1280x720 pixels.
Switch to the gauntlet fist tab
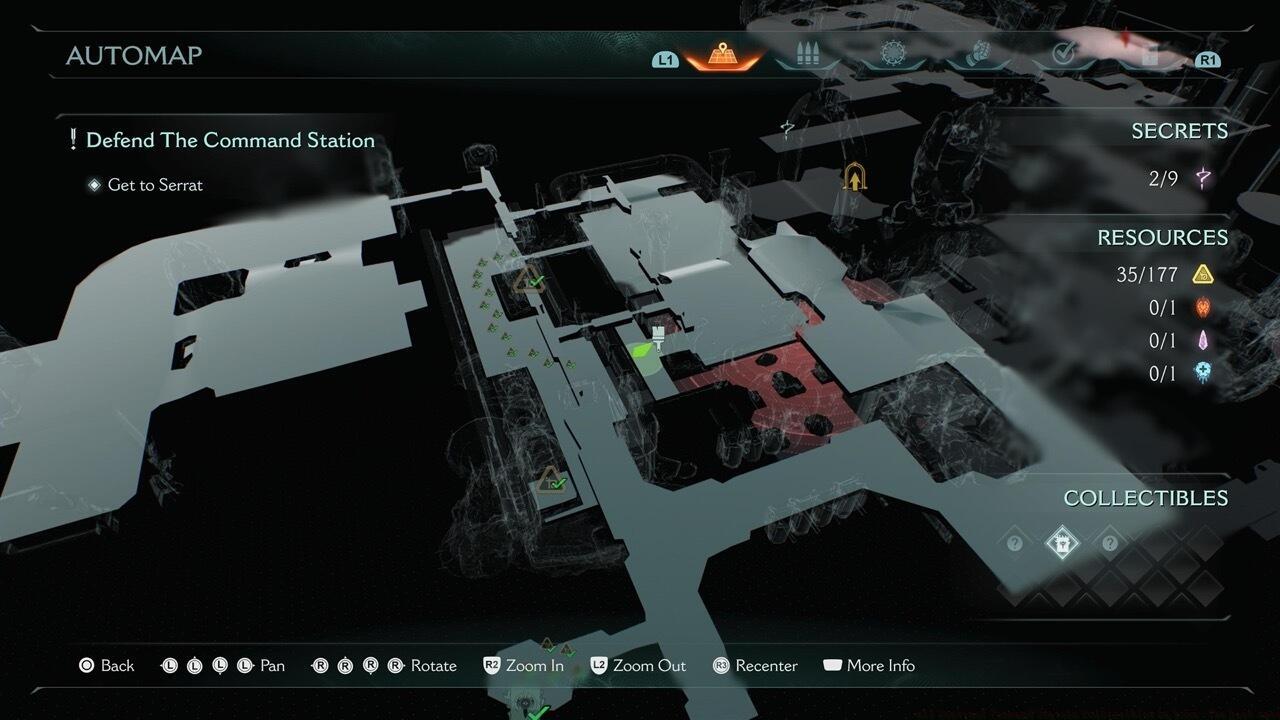pyautogui.click(x=975, y=55)
